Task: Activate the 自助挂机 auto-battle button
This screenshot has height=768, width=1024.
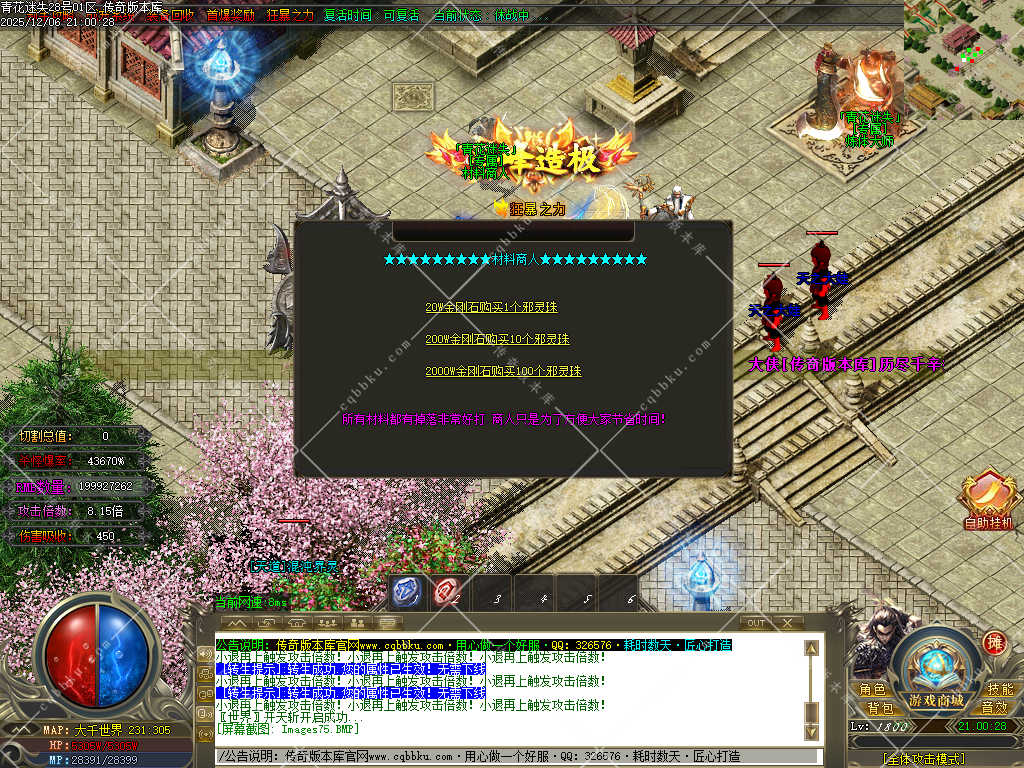Action: (x=988, y=500)
